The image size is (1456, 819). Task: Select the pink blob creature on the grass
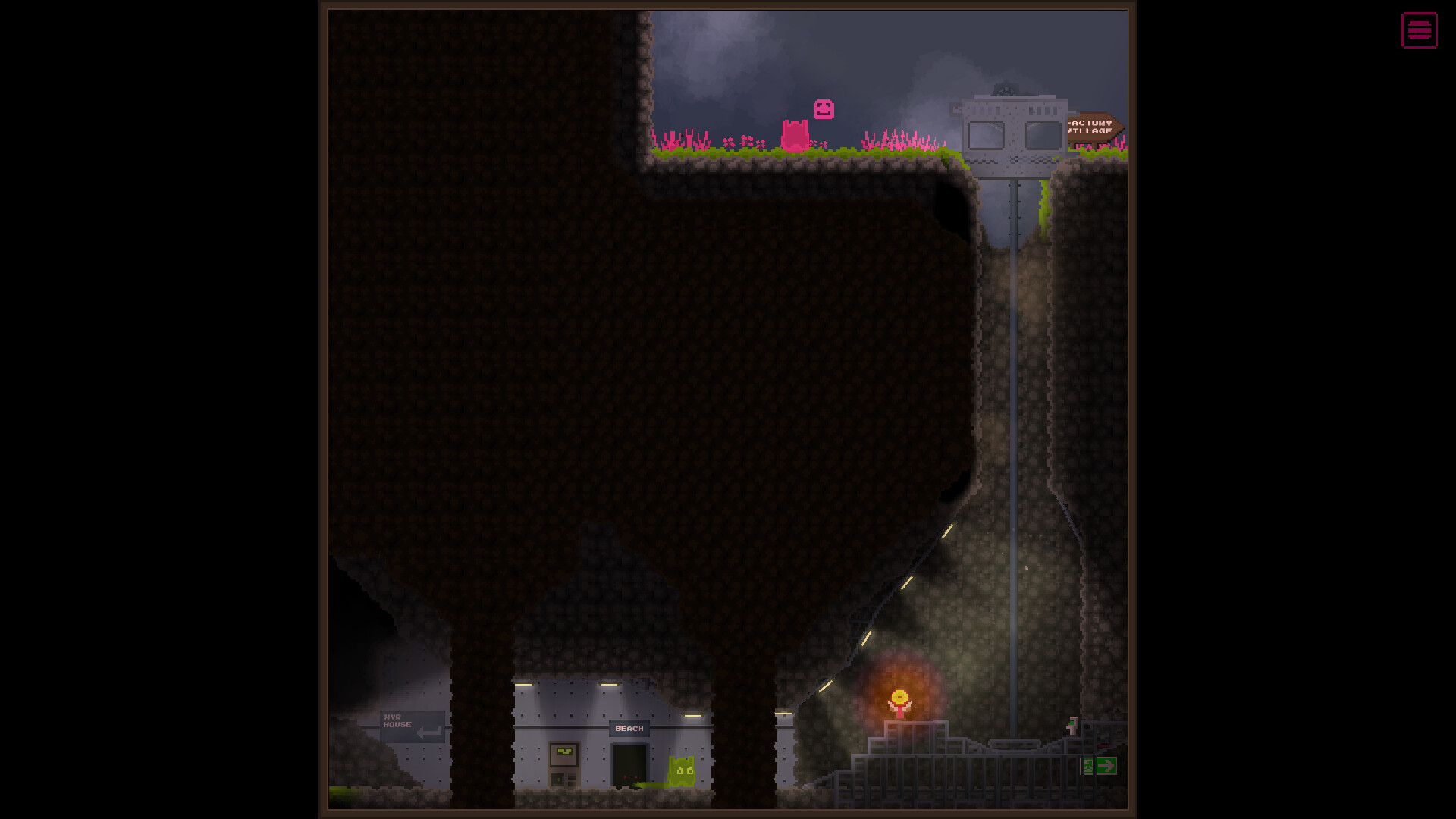pyautogui.click(x=795, y=136)
